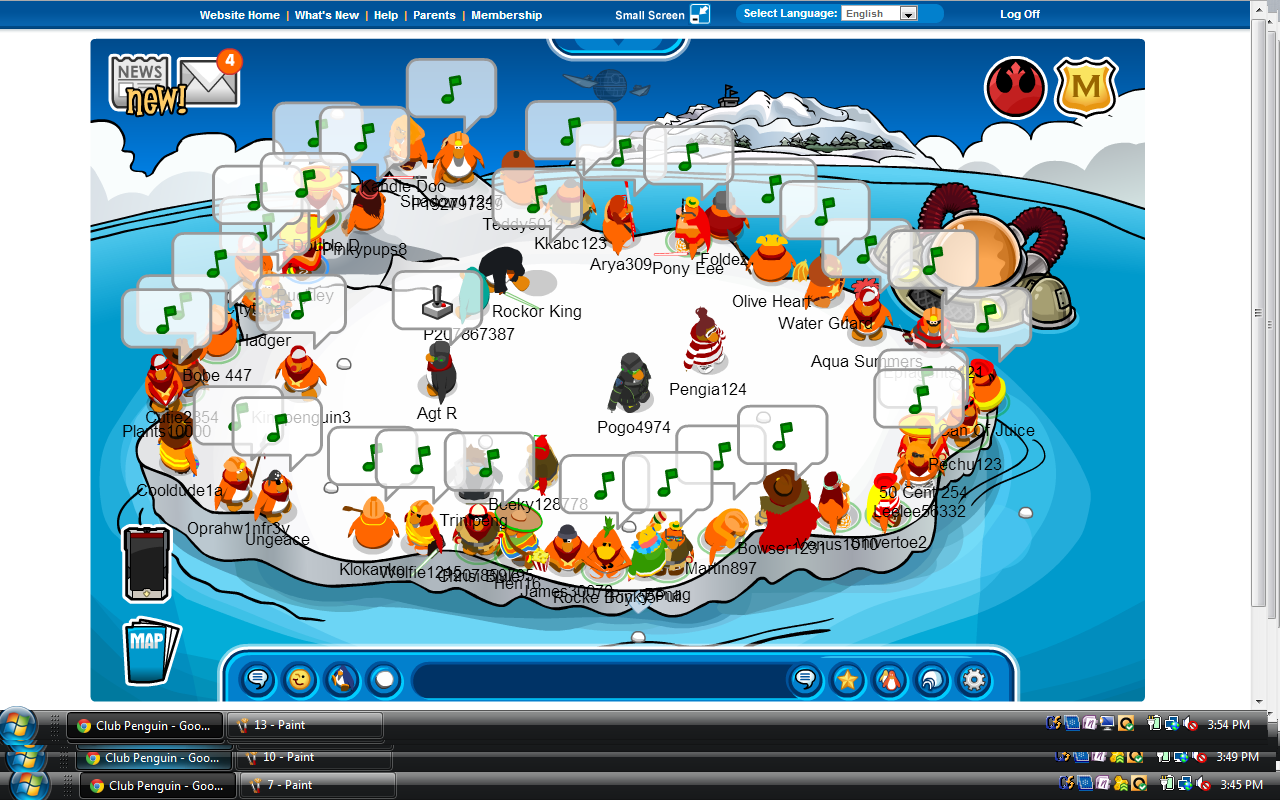Open the gold moderator M badge
The image size is (1280, 800).
pyautogui.click(x=1086, y=88)
